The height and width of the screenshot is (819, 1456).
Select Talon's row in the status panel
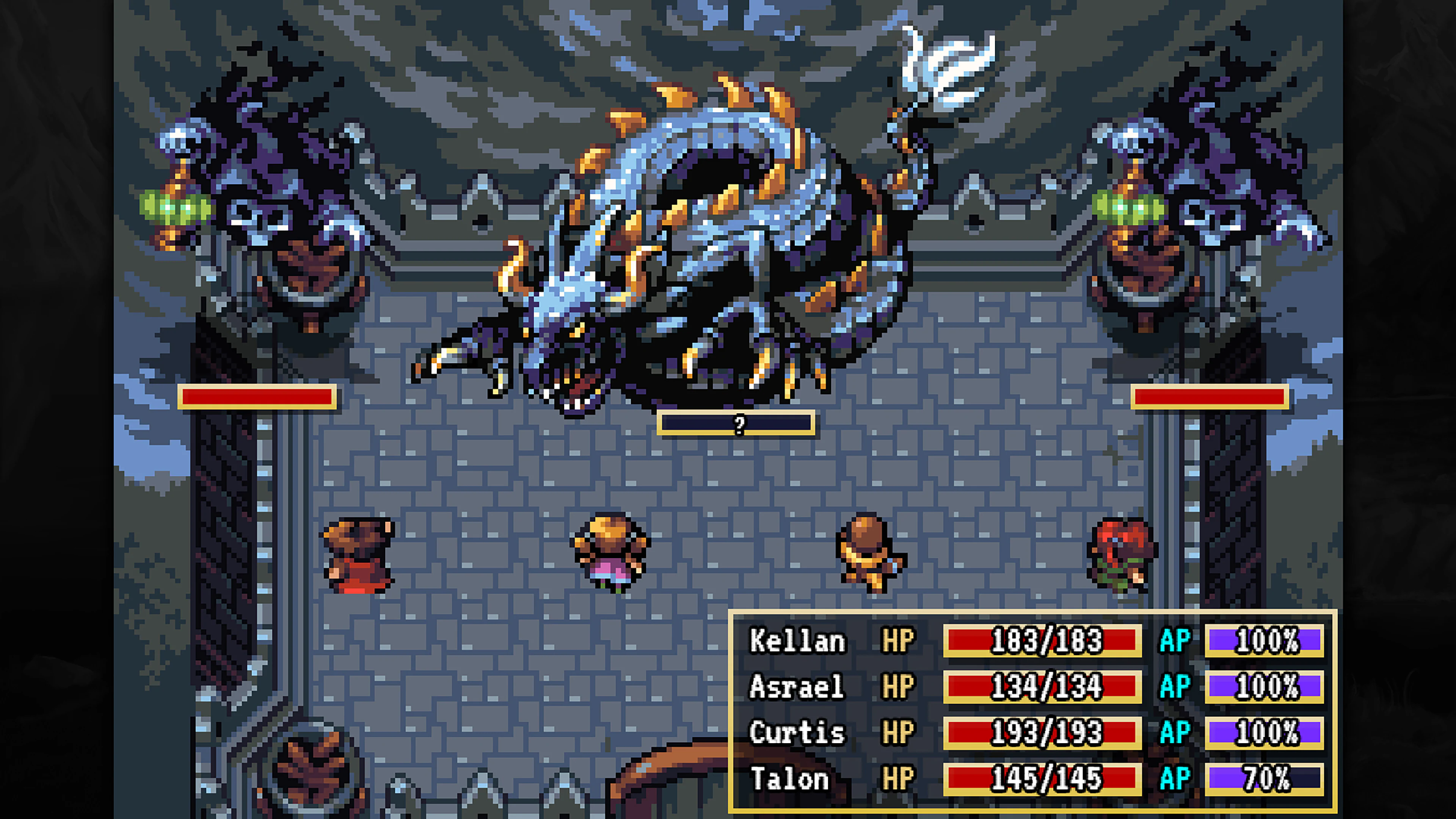point(961,779)
